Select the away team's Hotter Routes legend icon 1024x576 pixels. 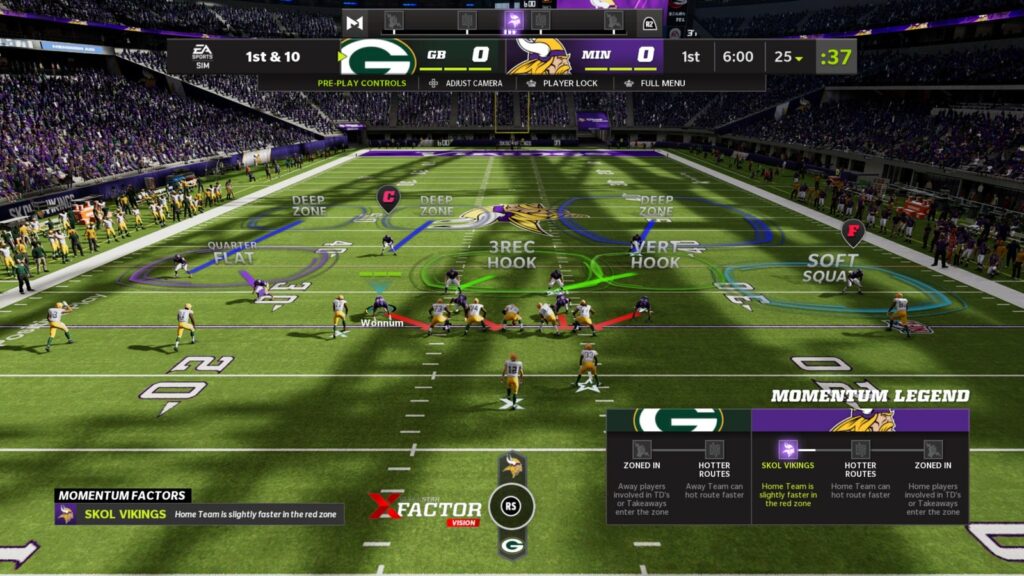pyautogui.click(x=714, y=450)
